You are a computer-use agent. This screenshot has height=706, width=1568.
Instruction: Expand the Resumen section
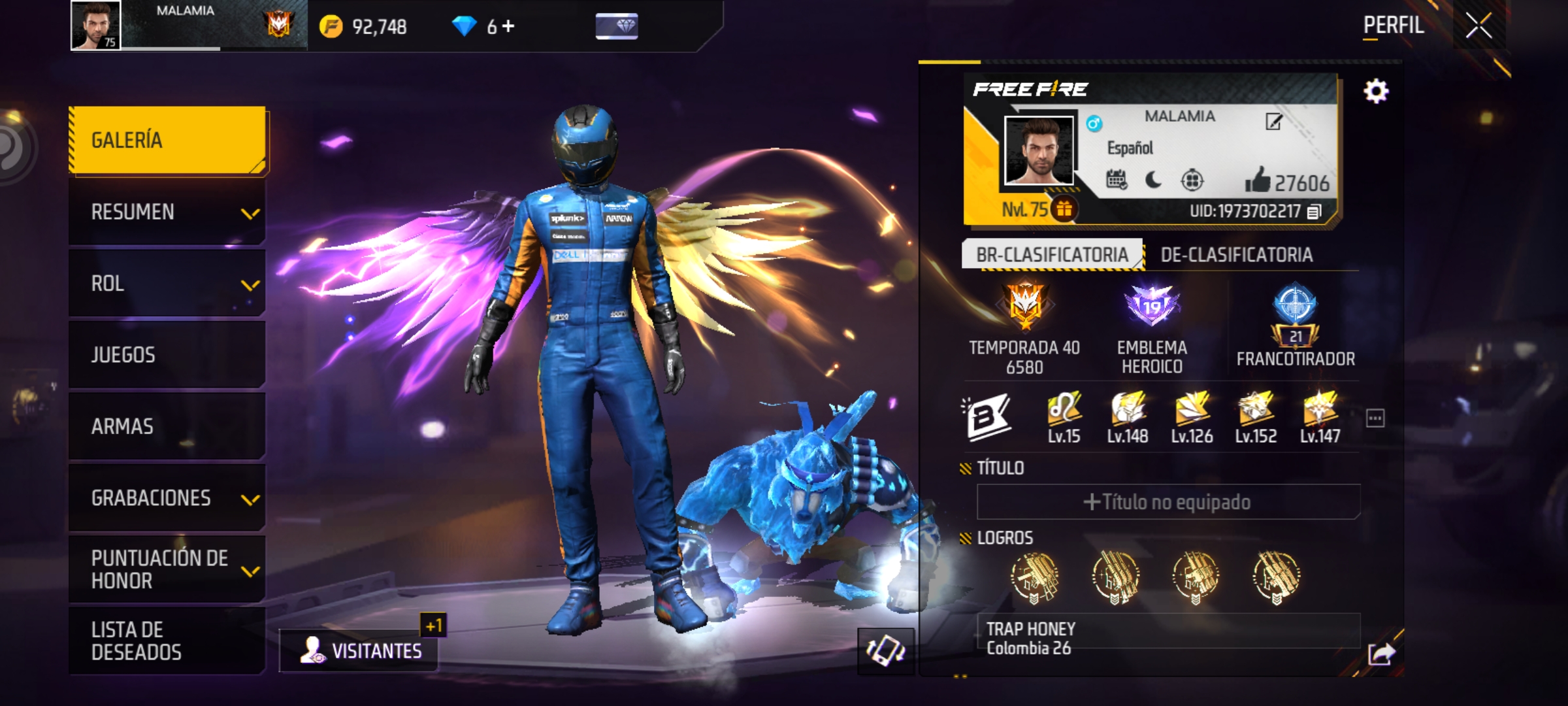pyautogui.click(x=167, y=212)
